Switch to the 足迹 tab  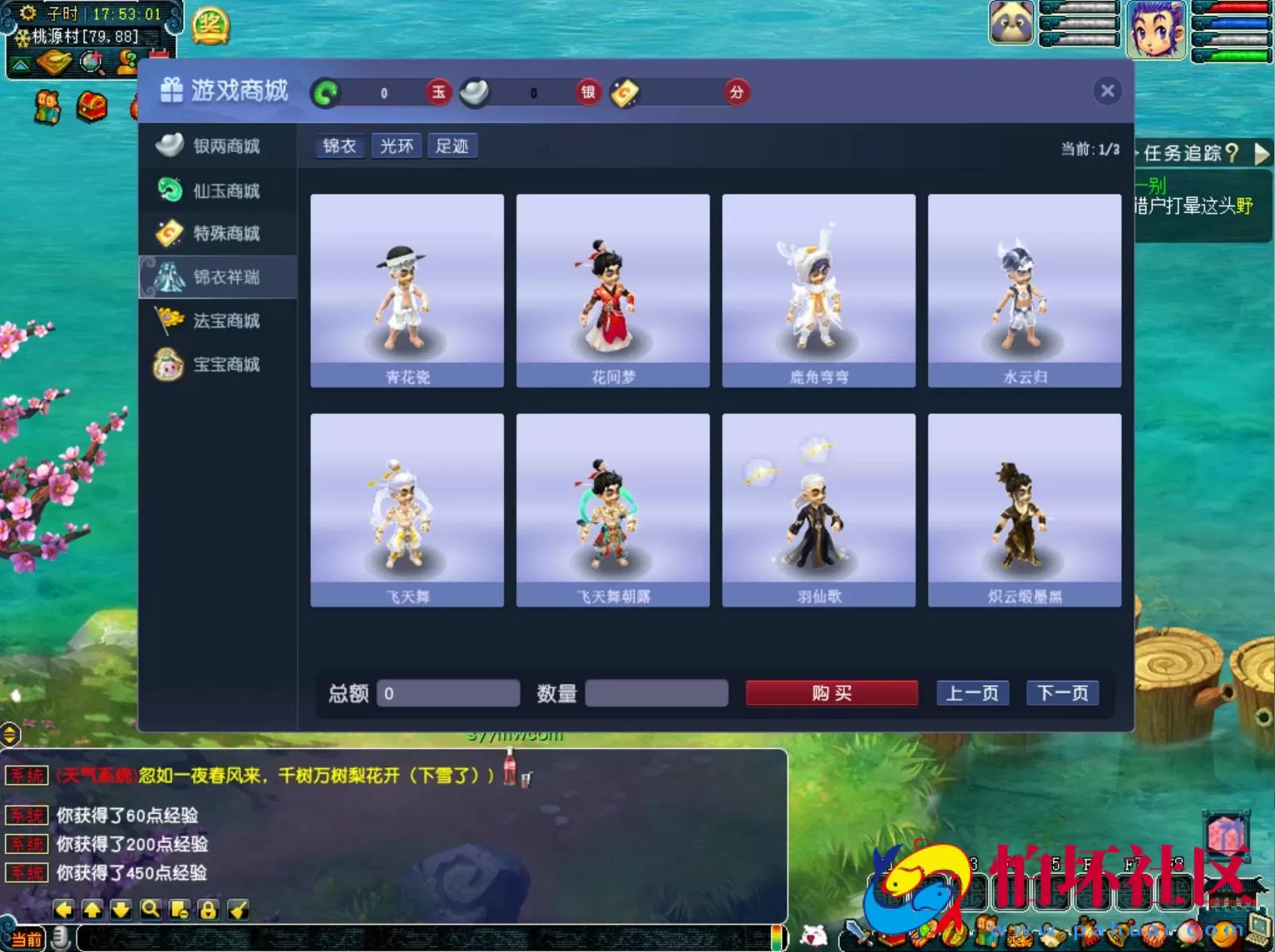(452, 146)
